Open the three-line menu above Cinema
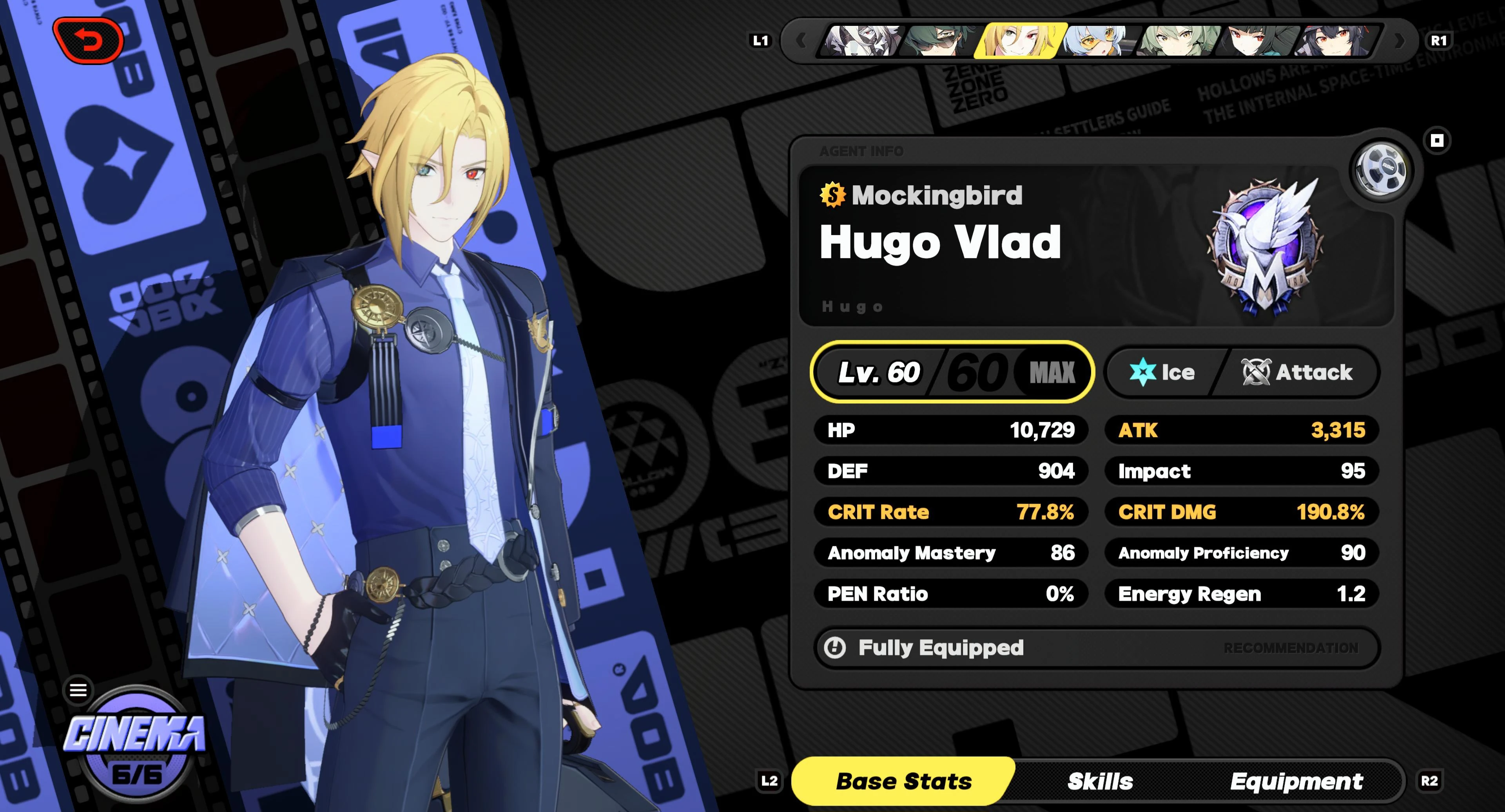The image size is (1505, 812). point(78,690)
